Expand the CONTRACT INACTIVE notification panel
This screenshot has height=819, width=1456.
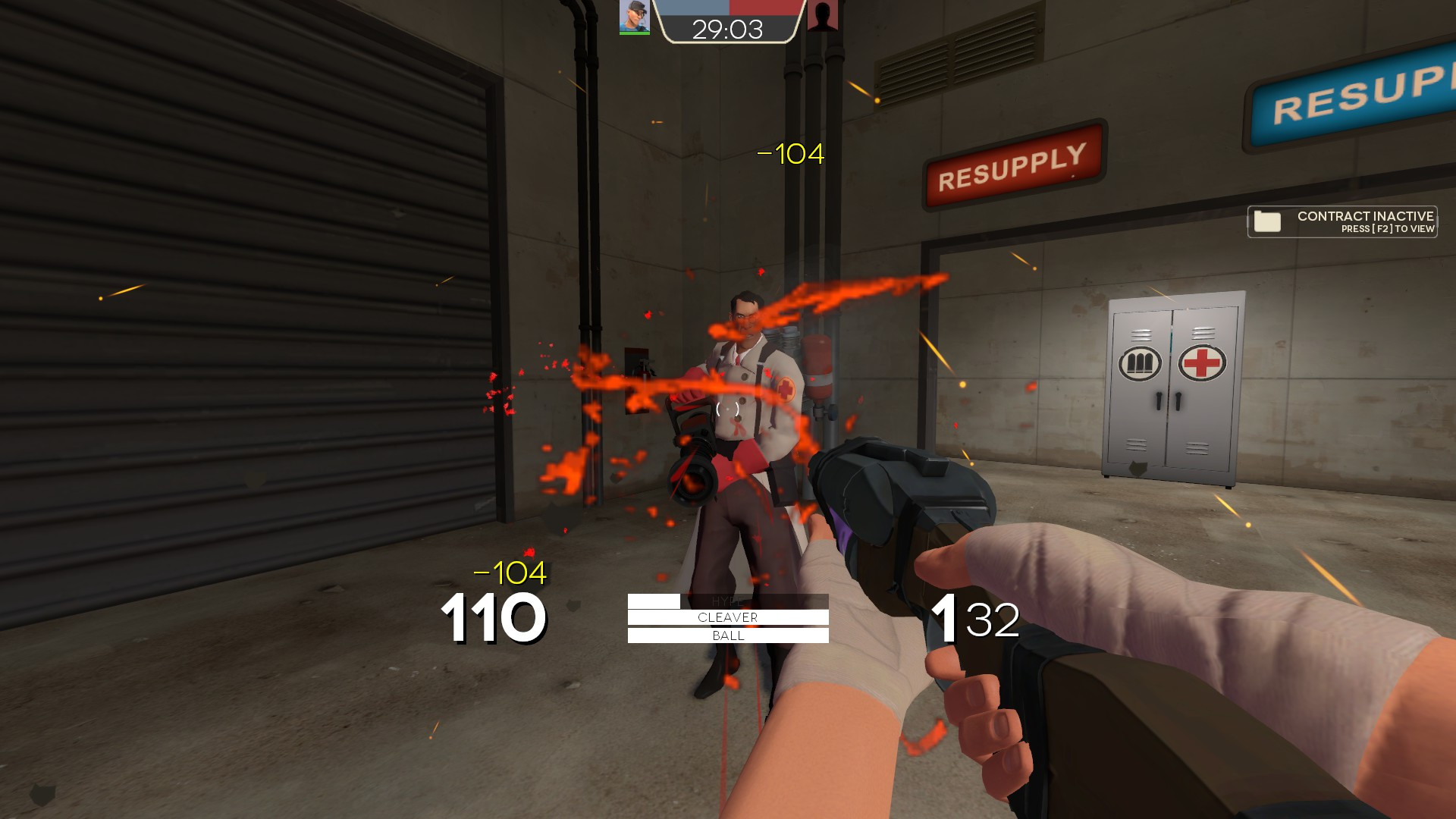[x=1342, y=220]
